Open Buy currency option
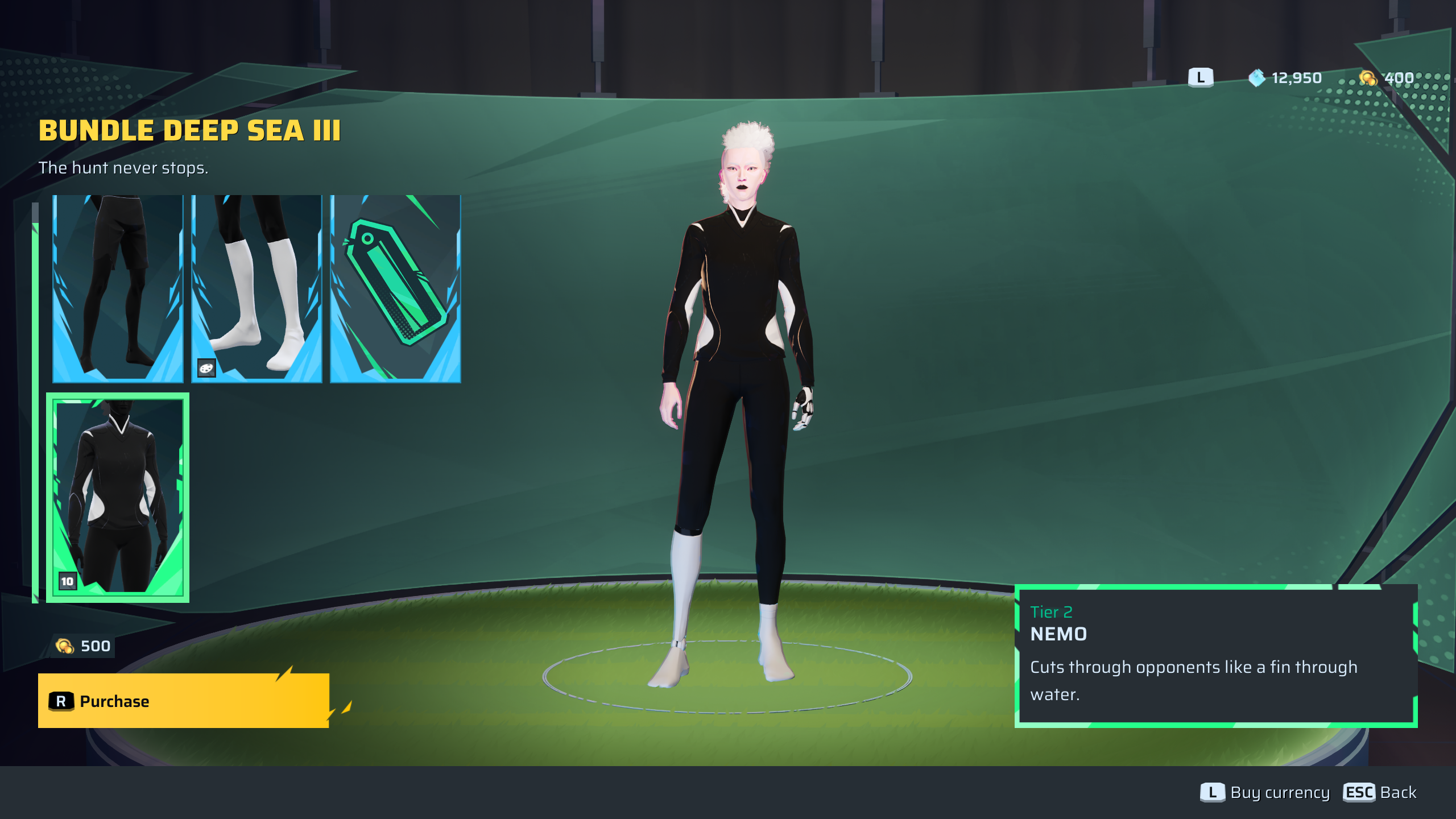The width and height of the screenshot is (1456, 819). pyautogui.click(x=1265, y=792)
